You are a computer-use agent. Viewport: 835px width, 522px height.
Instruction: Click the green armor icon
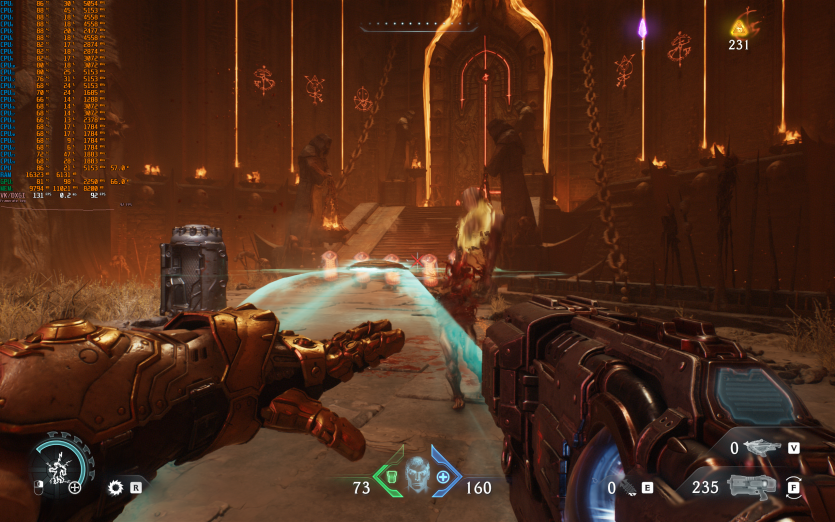point(391,473)
